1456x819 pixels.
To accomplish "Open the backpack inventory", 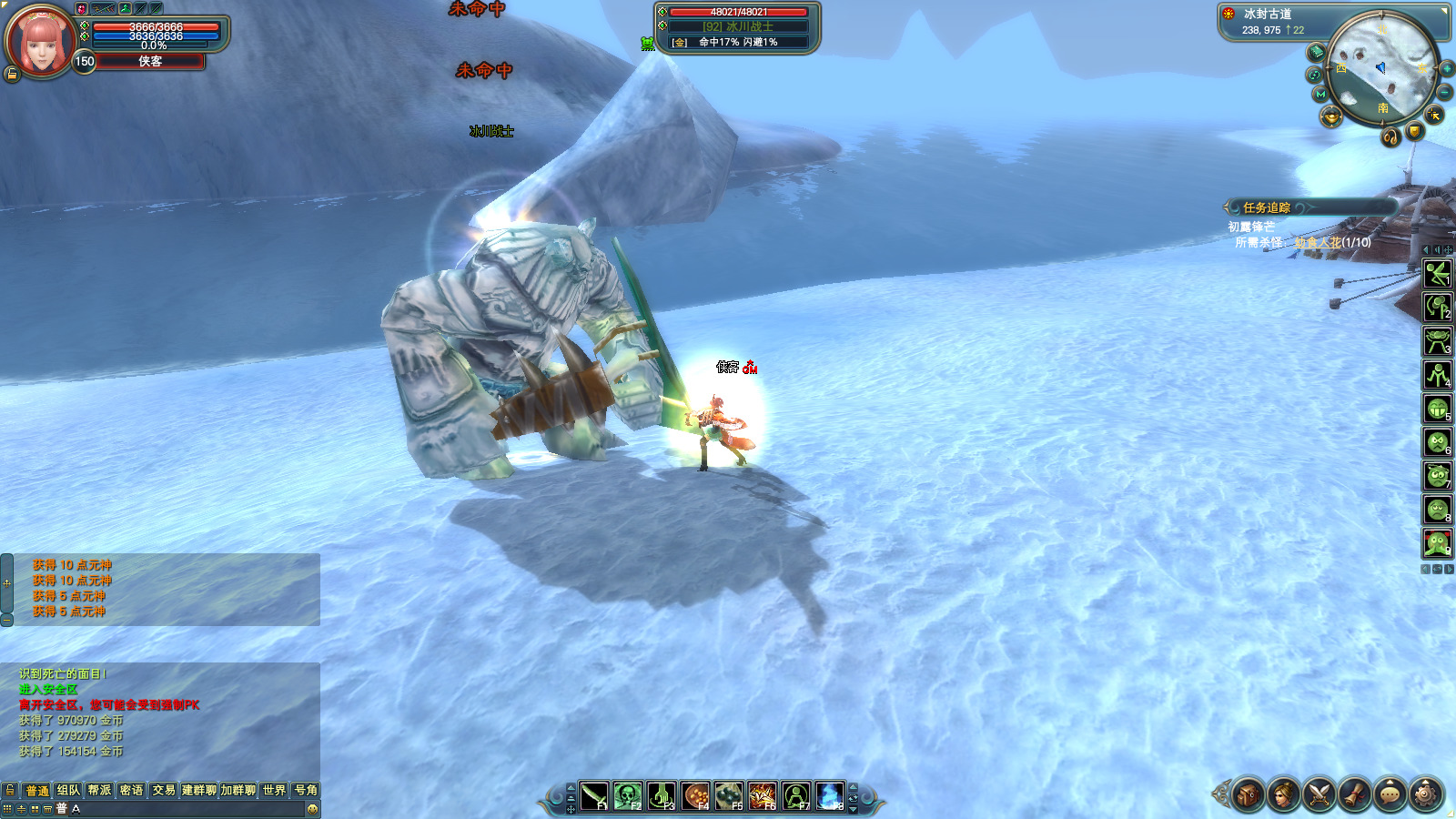I will click(x=1248, y=794).
